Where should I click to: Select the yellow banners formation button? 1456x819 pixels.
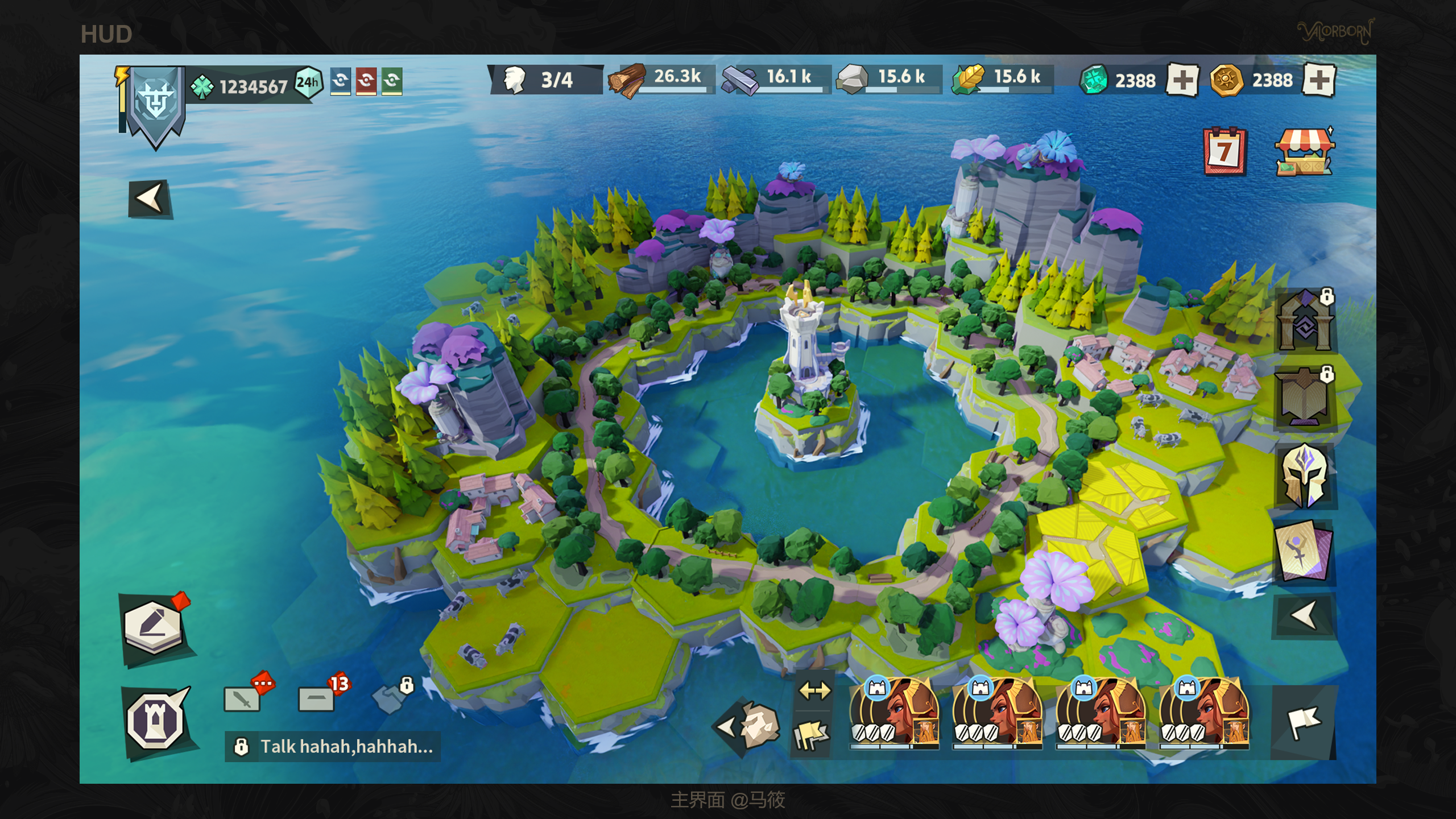[812, 734]
